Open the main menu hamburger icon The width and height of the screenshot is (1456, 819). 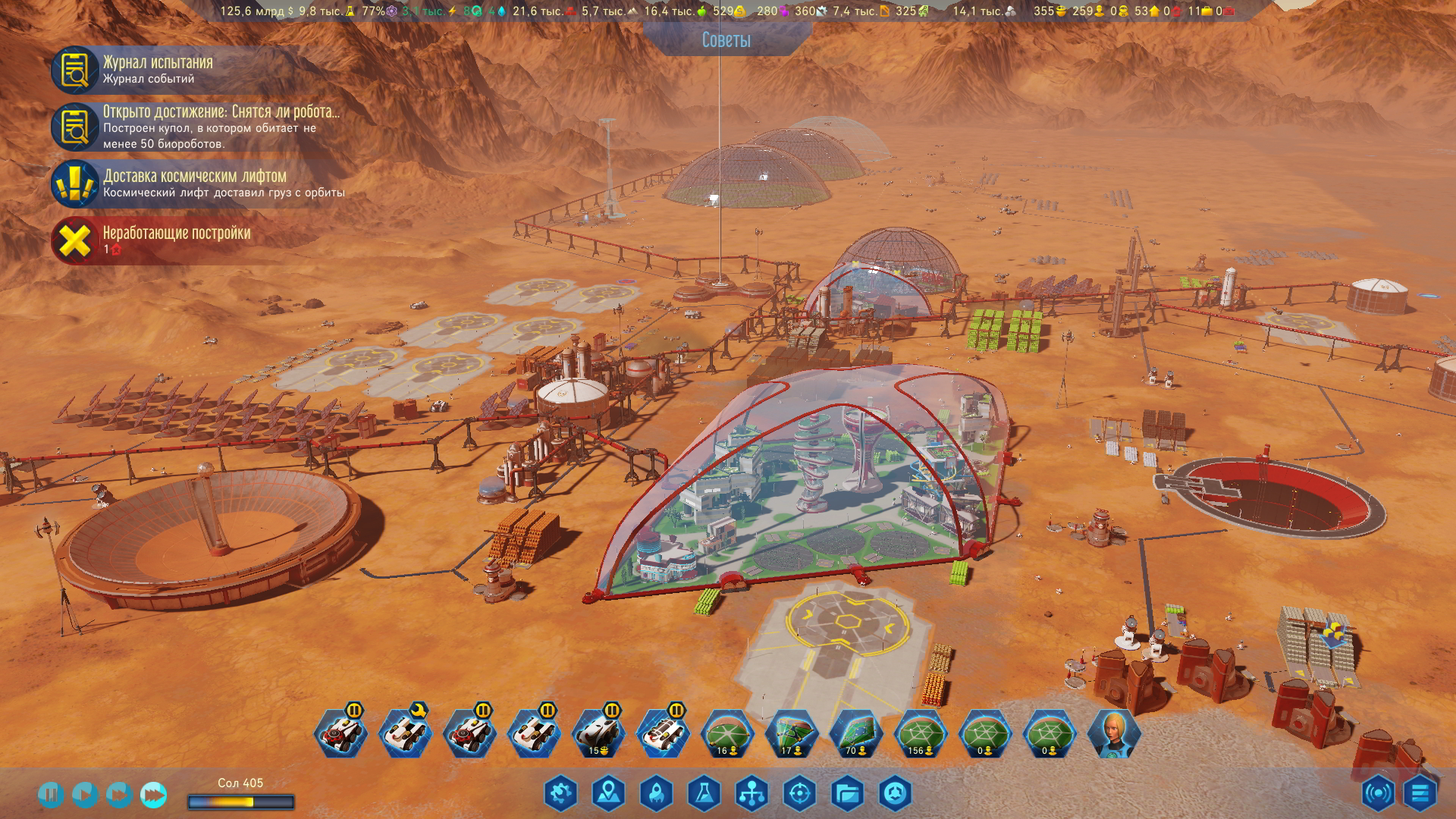click(x=1420, y=793)
